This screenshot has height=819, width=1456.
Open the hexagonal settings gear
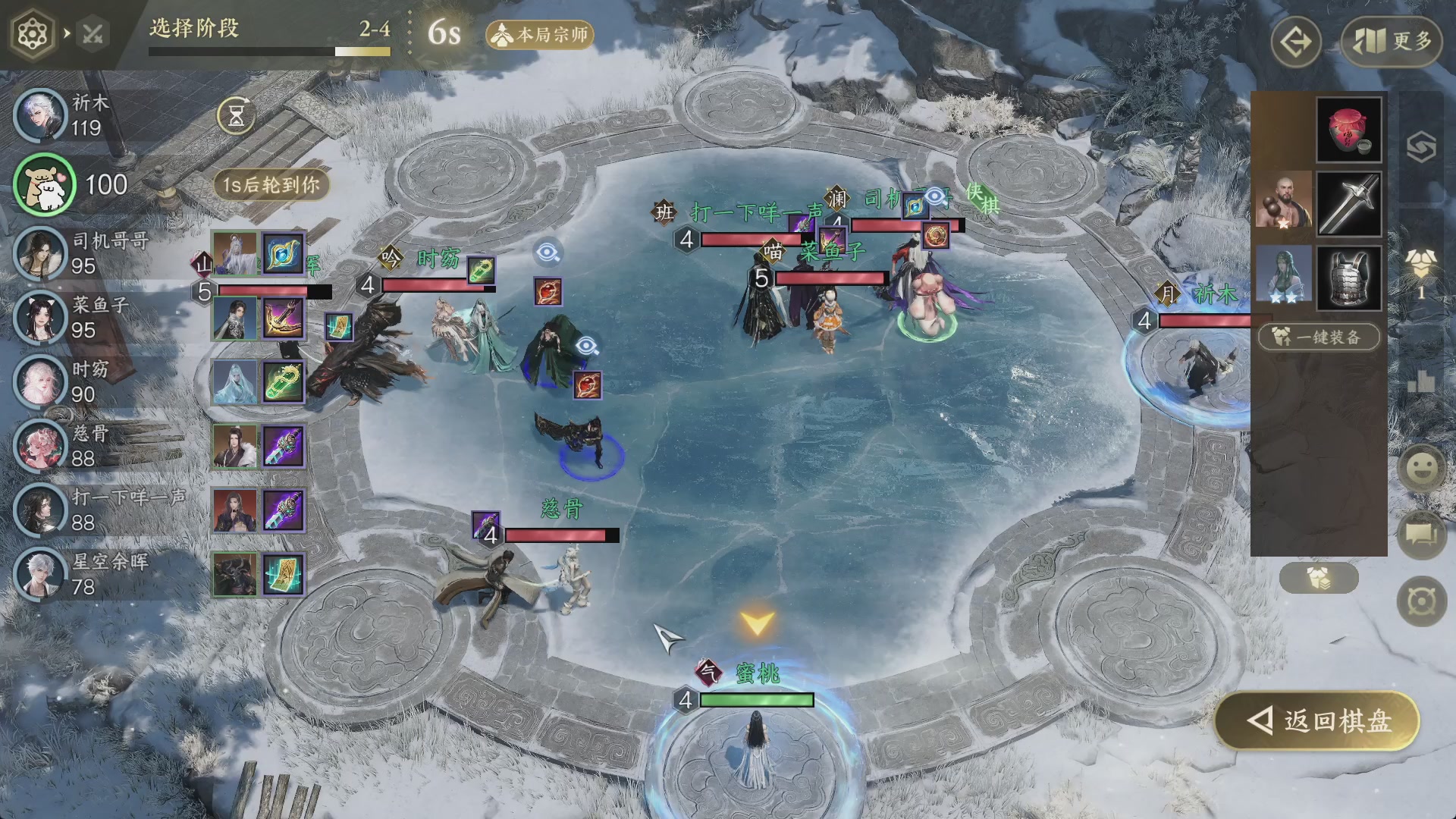point(33,34)
